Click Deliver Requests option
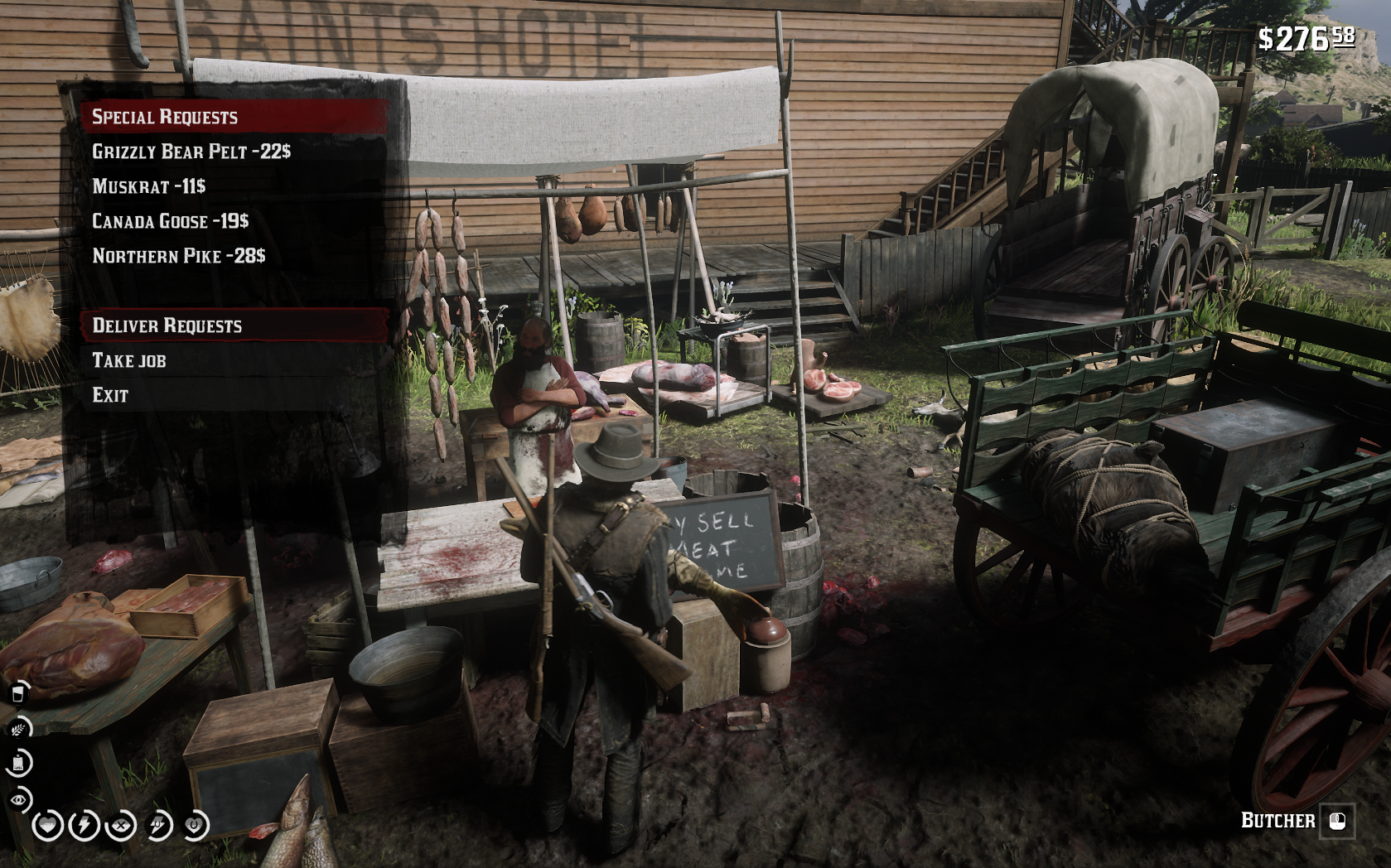The image size is (1391, 868). pos(167,325)
